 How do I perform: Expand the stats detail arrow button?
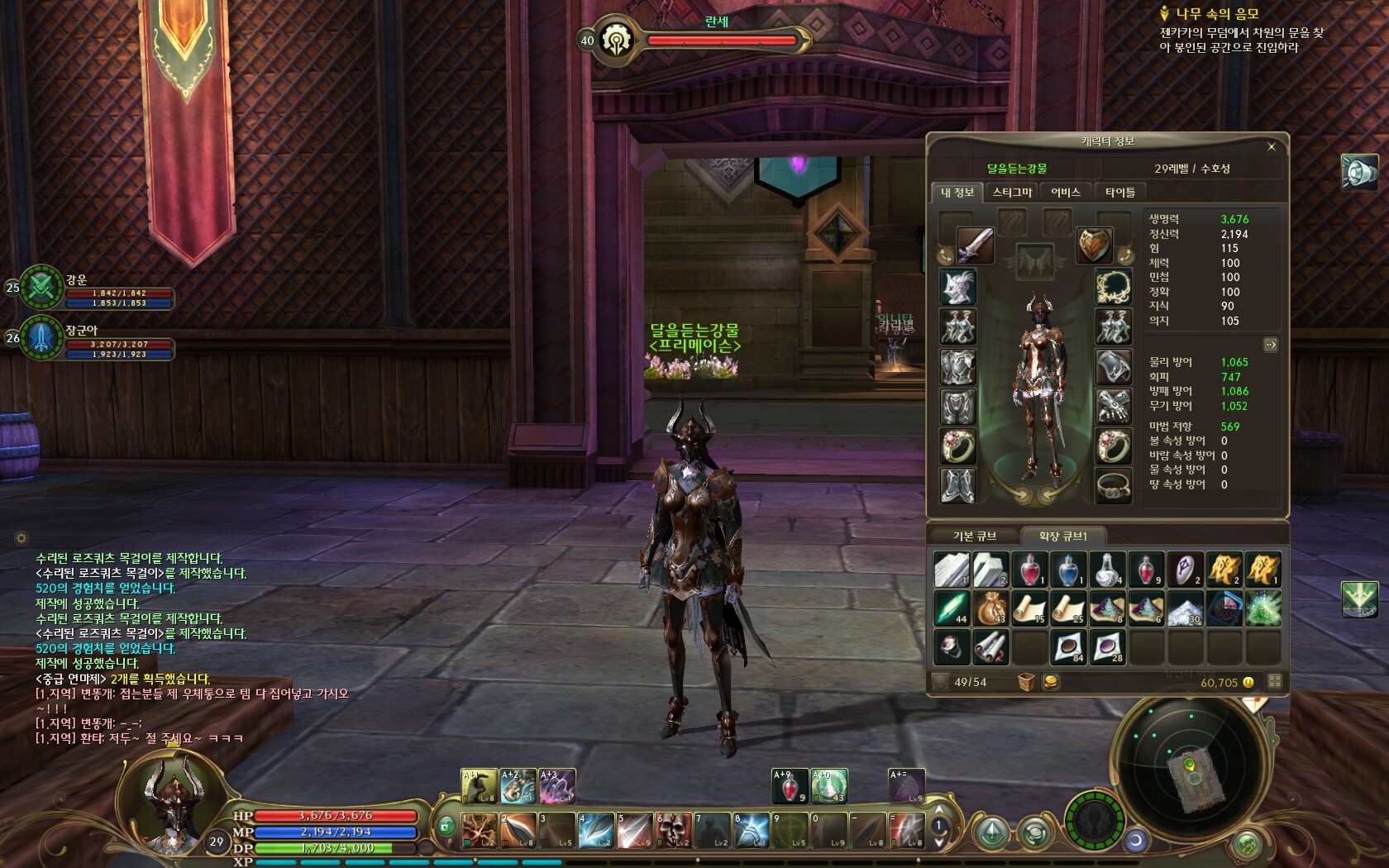click(1271, 345)
